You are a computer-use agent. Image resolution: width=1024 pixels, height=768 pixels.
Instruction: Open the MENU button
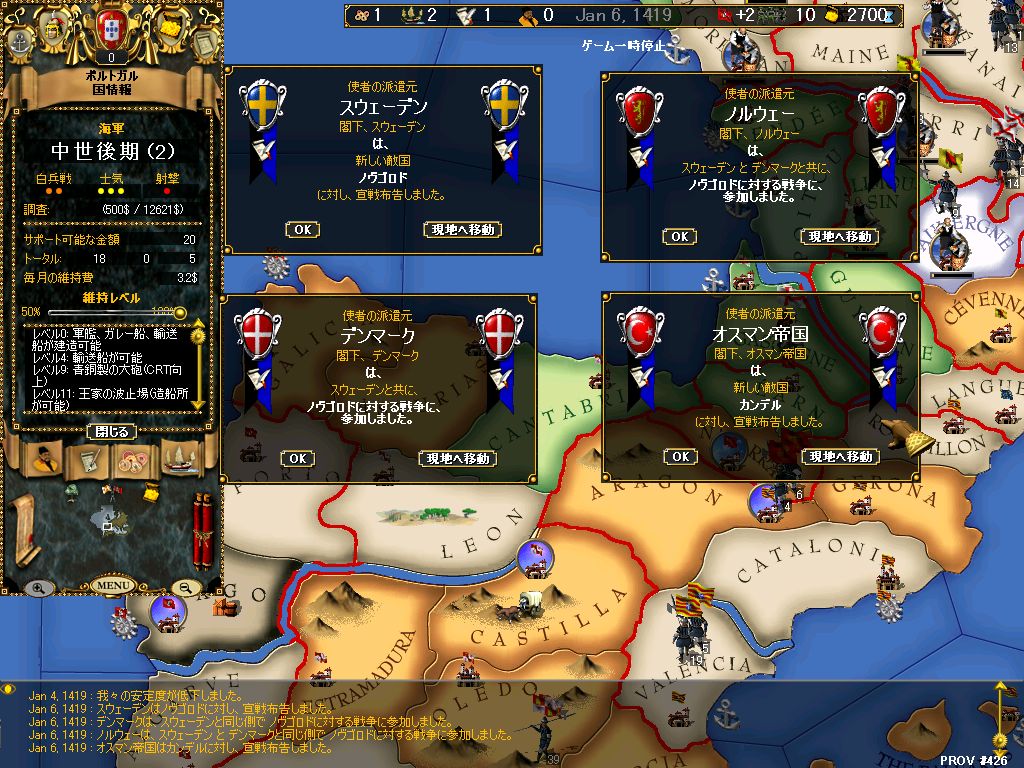(112, 585)
